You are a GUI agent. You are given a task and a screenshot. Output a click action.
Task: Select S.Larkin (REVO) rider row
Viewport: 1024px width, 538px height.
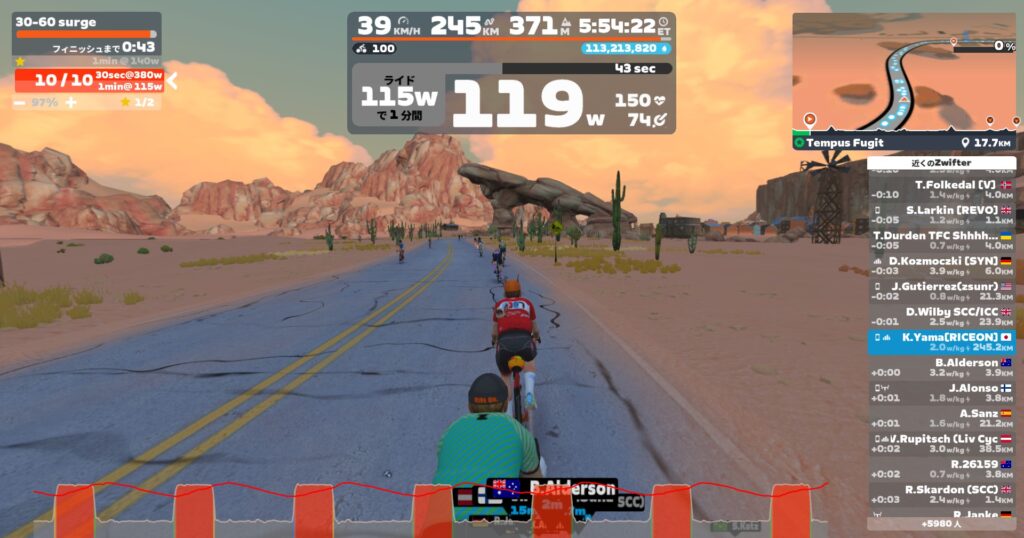(941, 215)
